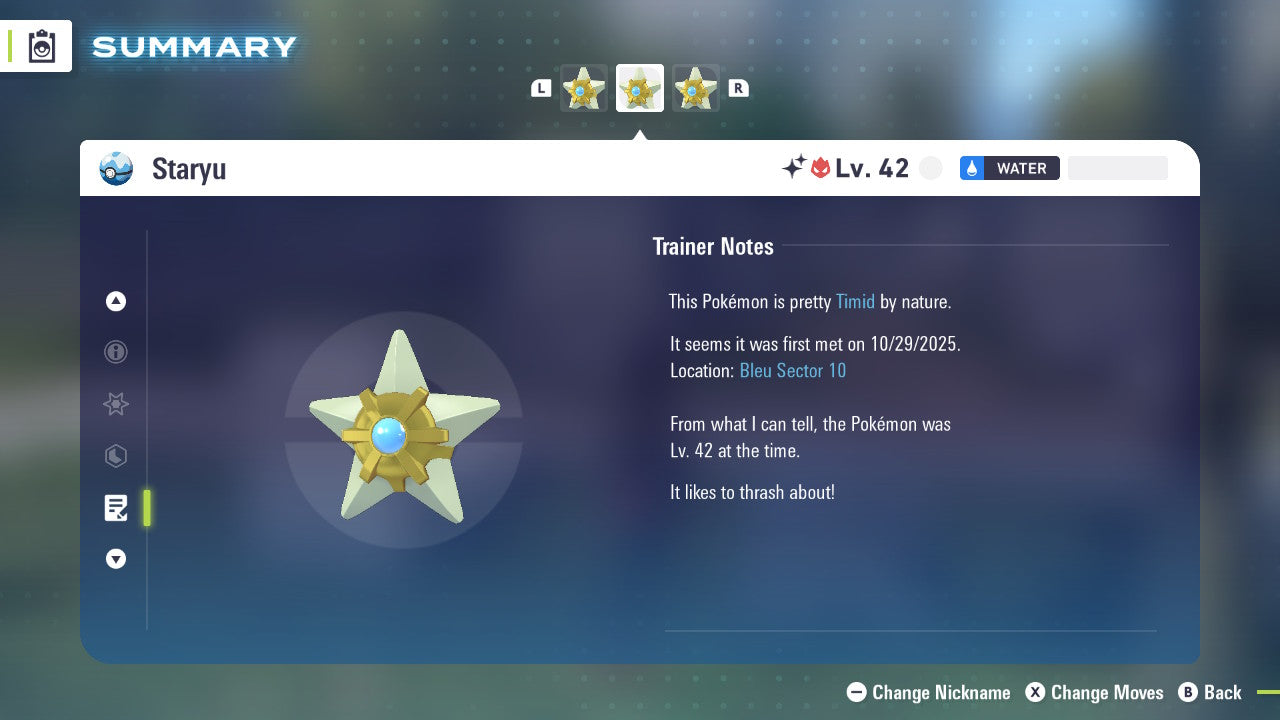Screen dimensions: 1280x720
Task: Open the Bleu Sector 10 location link
Action: click(x=793, y=370)
